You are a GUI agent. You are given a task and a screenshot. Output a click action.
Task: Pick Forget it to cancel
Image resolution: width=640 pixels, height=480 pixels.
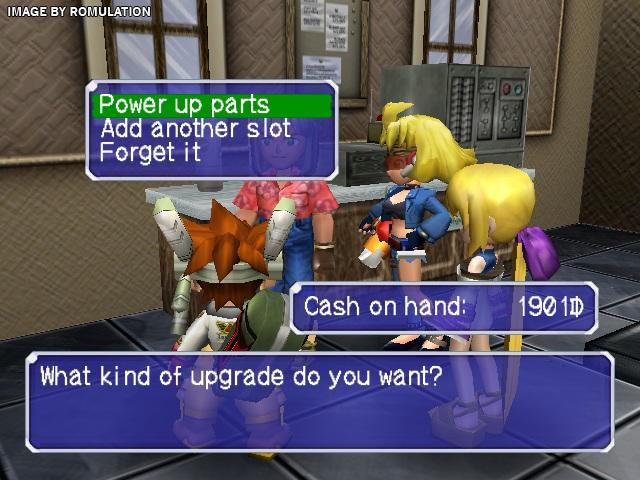[150, 153]
